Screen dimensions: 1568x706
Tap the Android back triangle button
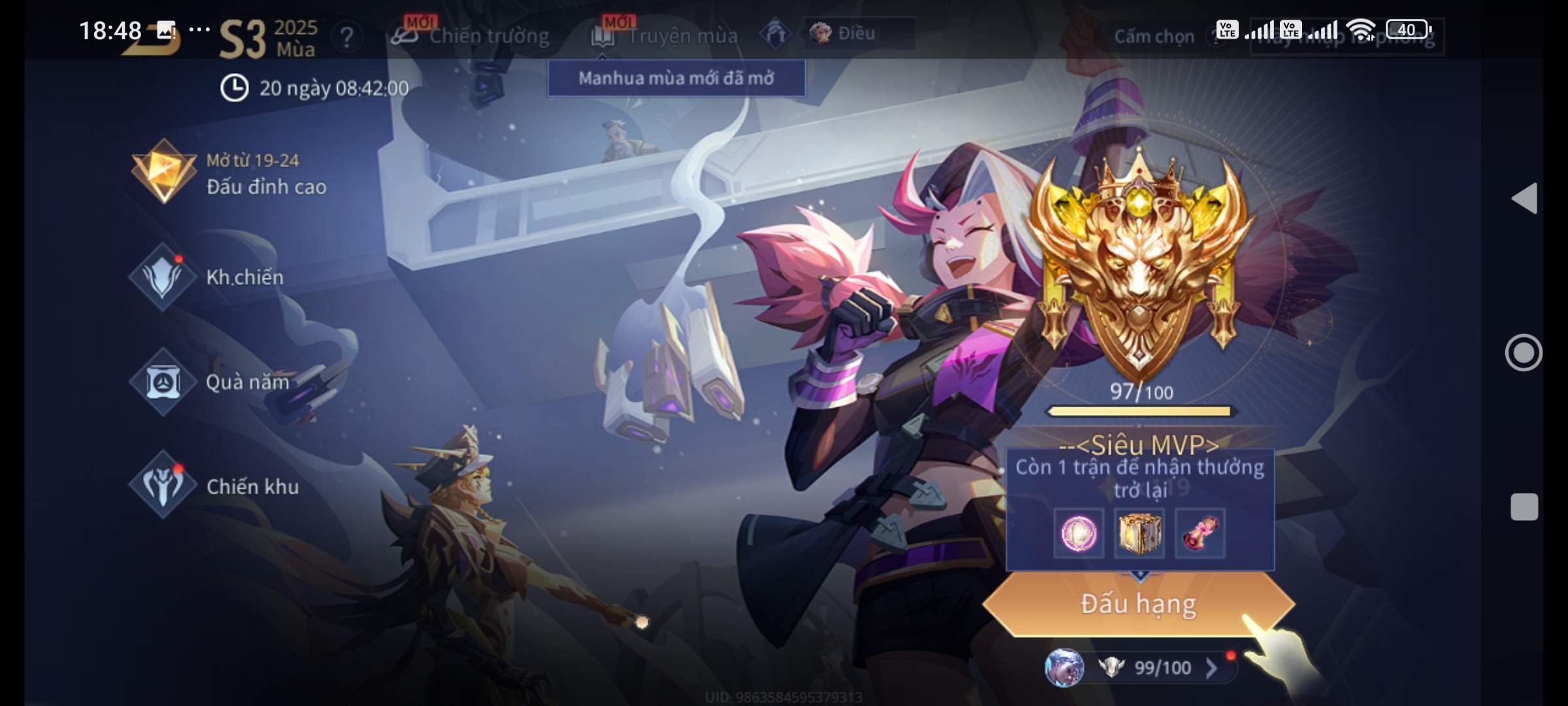click(x=1524, y=198)
